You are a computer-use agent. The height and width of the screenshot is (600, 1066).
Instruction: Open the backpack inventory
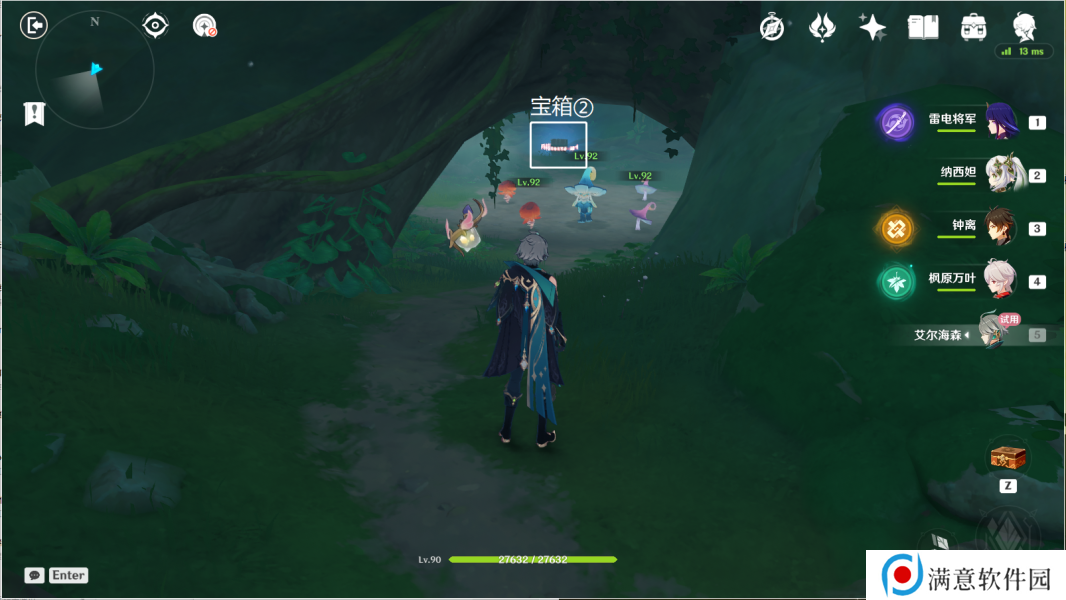[973, 28]
